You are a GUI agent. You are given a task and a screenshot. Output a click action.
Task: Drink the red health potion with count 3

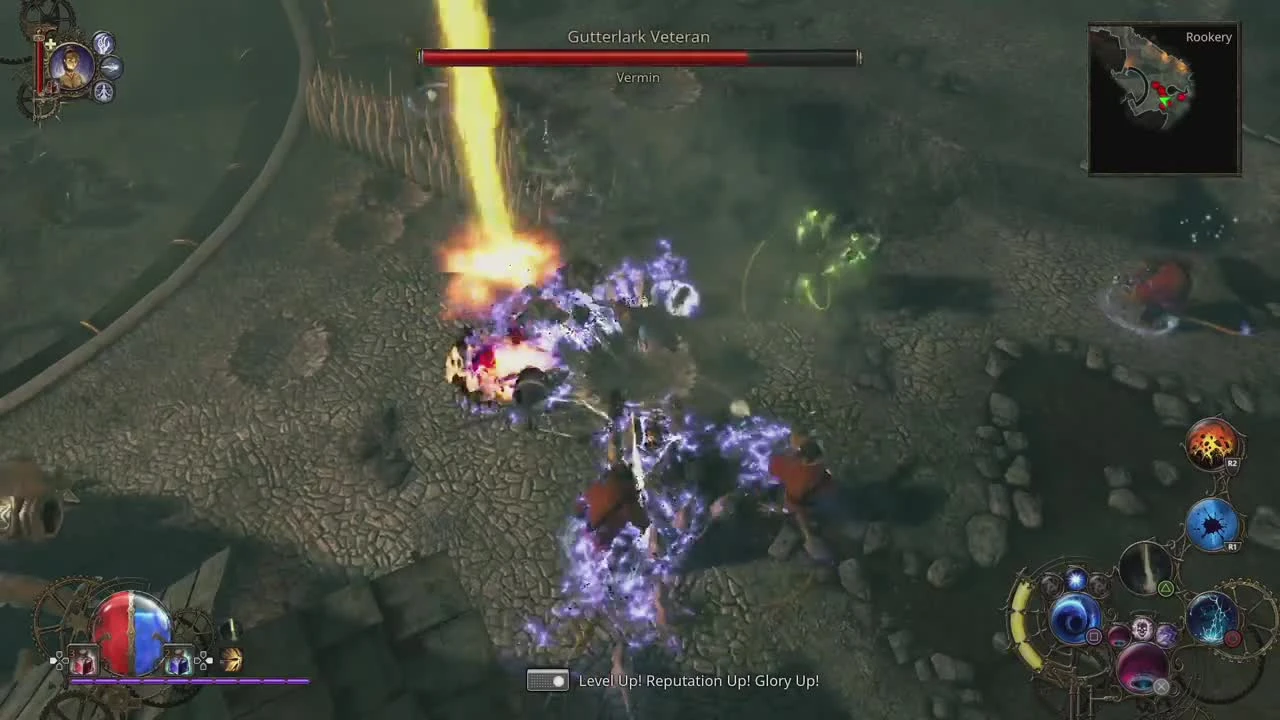pos(83,659)
